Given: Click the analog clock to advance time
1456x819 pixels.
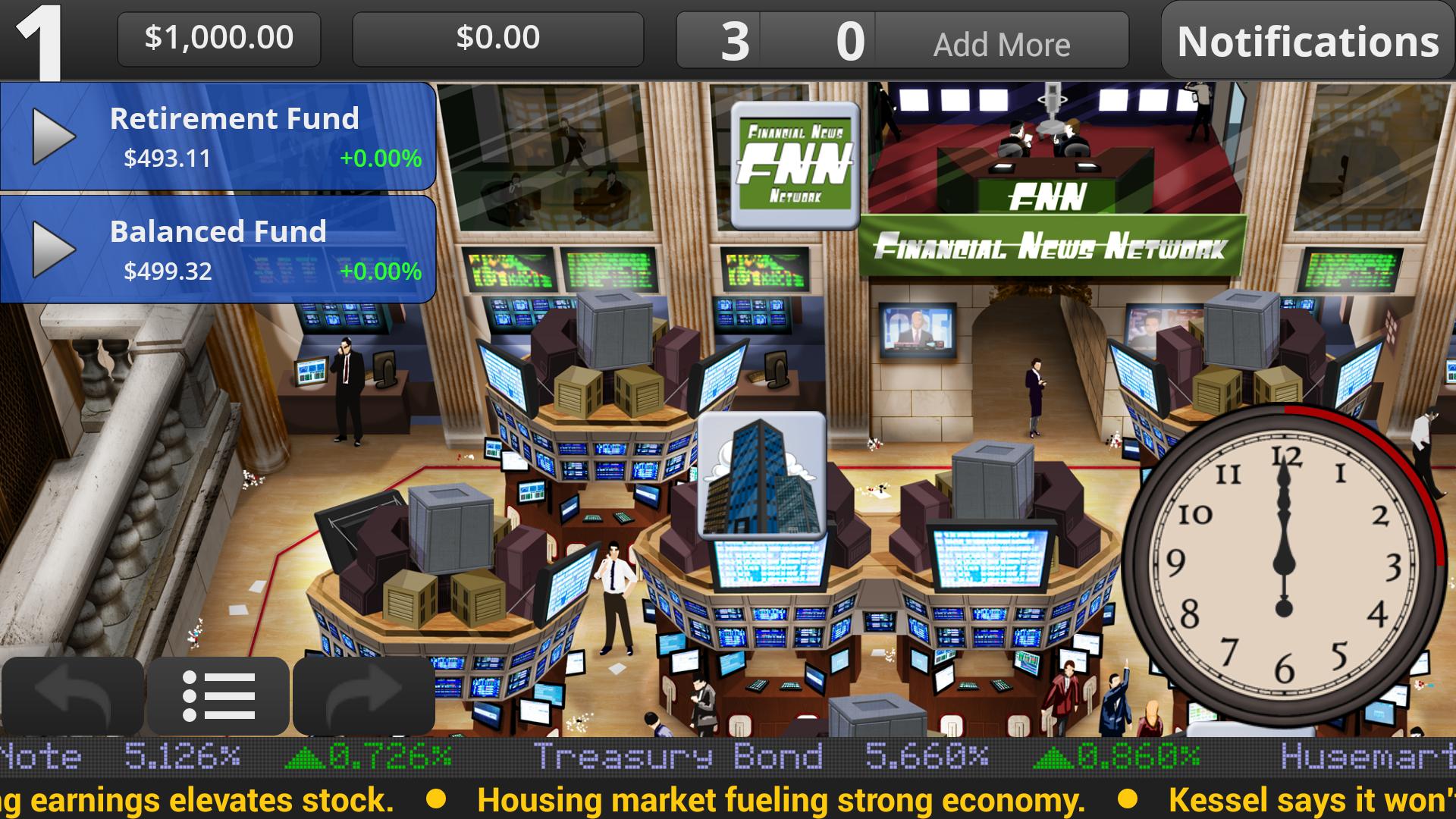Looking at the screenshot, I should pyautogui.click(x=1283, y=565).
